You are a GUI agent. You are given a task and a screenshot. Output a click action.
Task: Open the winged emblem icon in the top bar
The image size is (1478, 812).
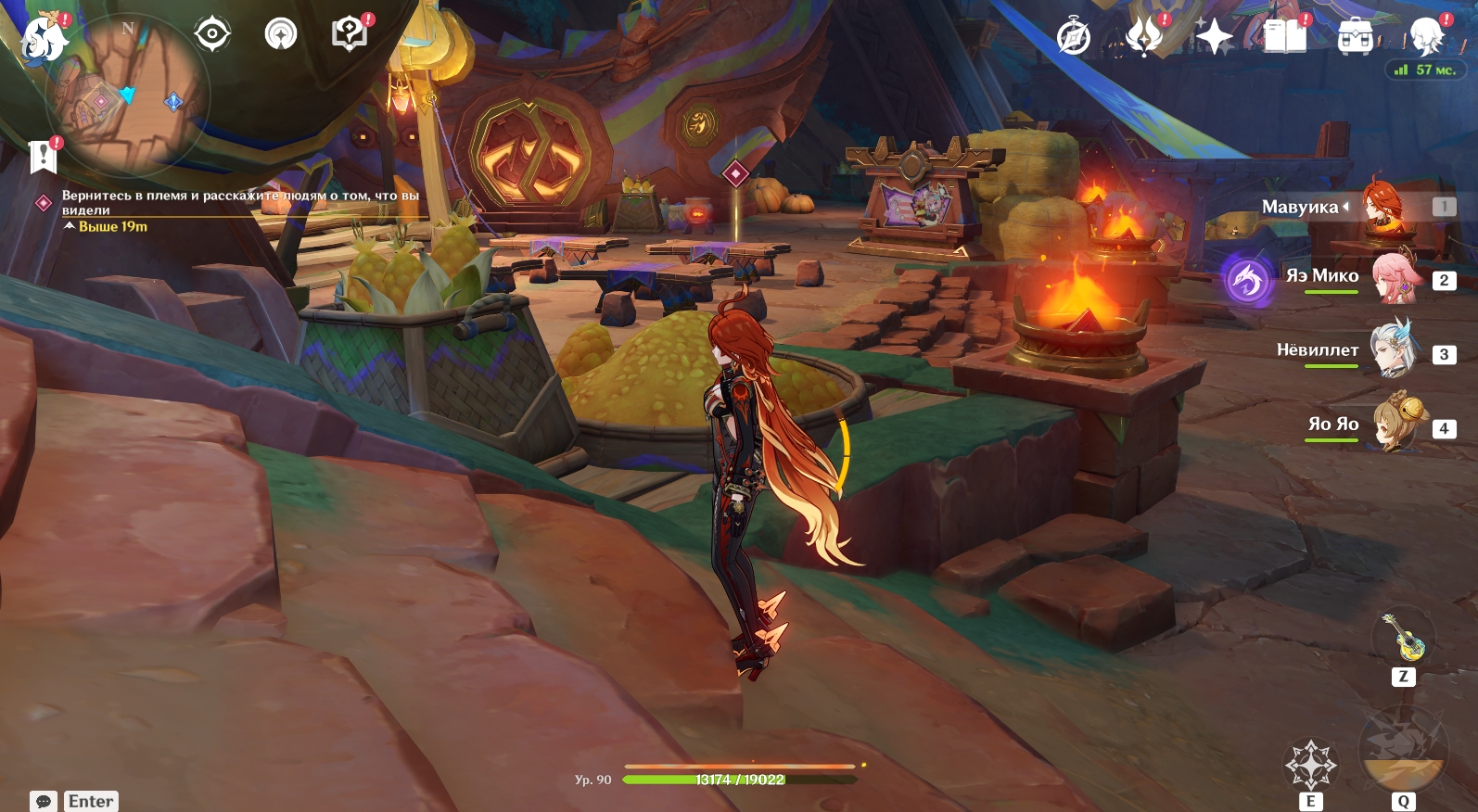pyautogui.click(x=1144, y=38)
